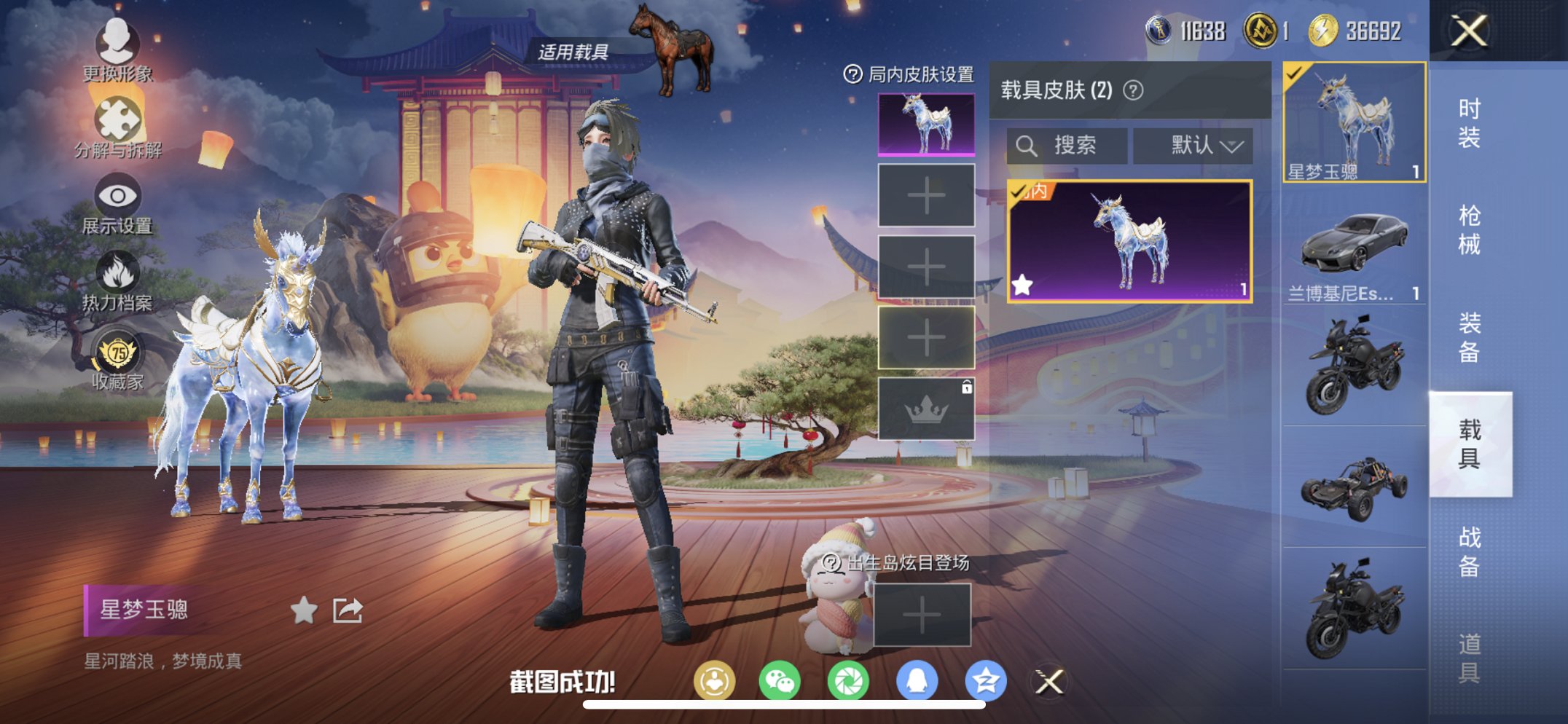Open the 默认 sort dropdown
This screenshot has width=1568, height=724.
coord(1193,145)
